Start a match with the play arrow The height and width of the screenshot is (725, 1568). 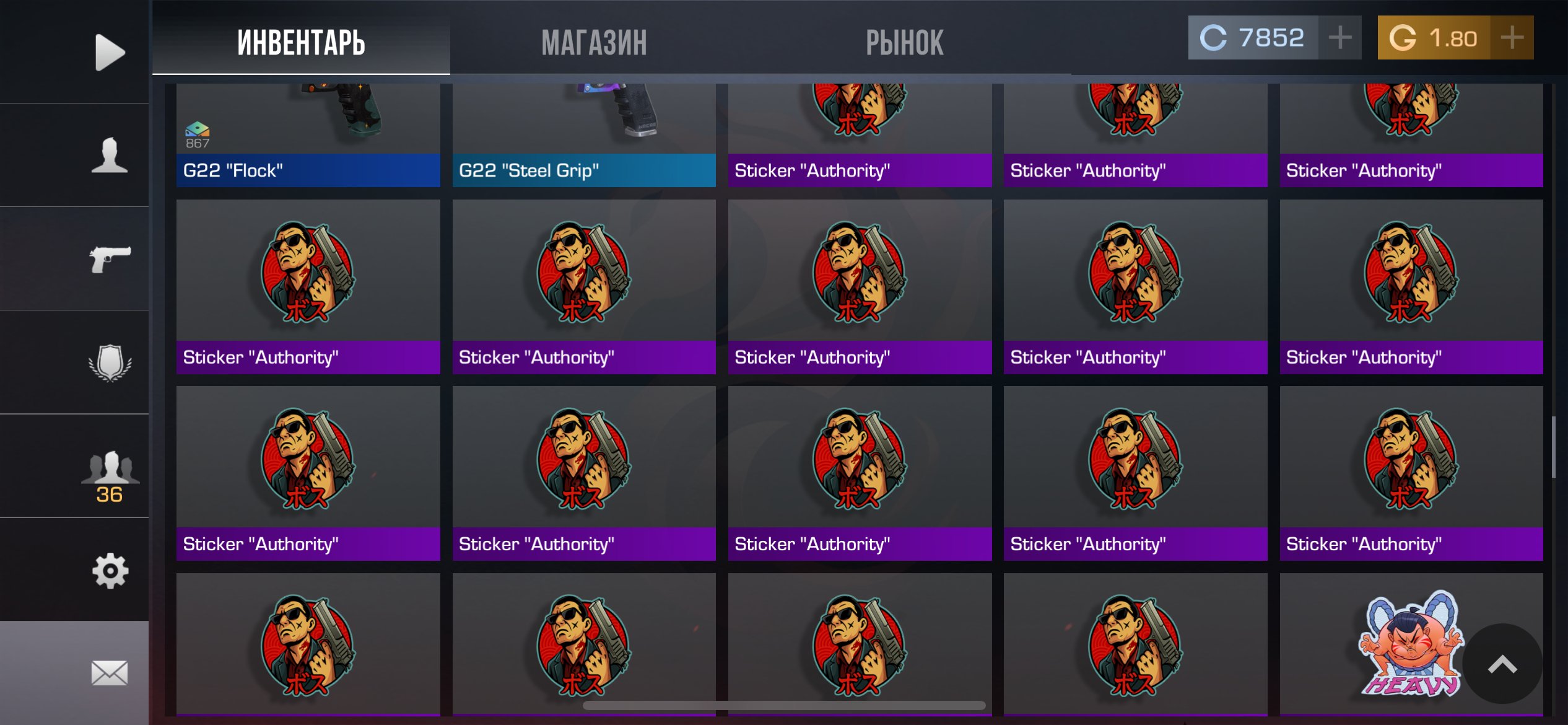(x=110, y=52)
